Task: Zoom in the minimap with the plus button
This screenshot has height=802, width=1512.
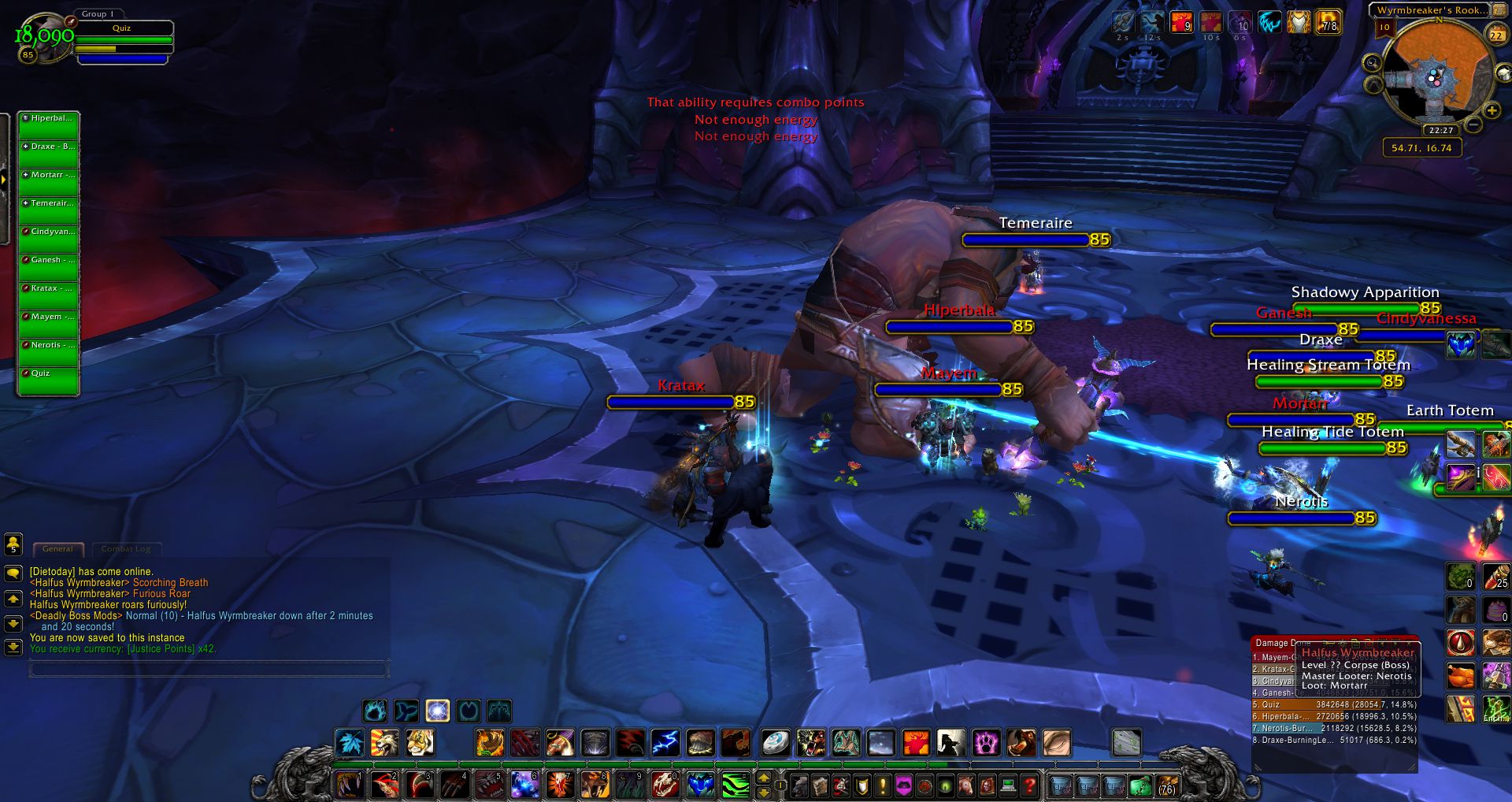Action: coord(1491,111)
